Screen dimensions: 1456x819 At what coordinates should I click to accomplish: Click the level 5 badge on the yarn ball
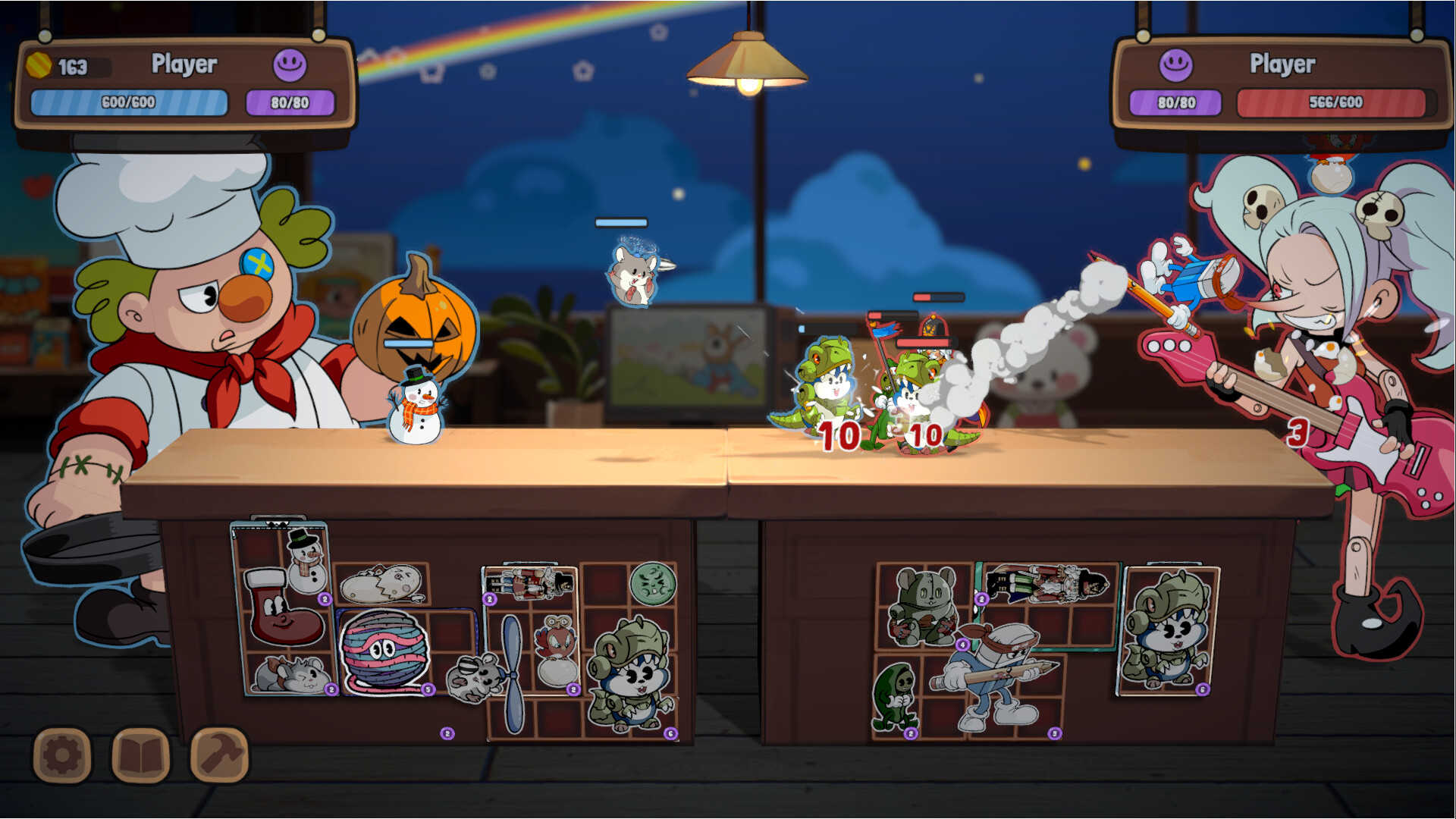(x=428, y=689)
